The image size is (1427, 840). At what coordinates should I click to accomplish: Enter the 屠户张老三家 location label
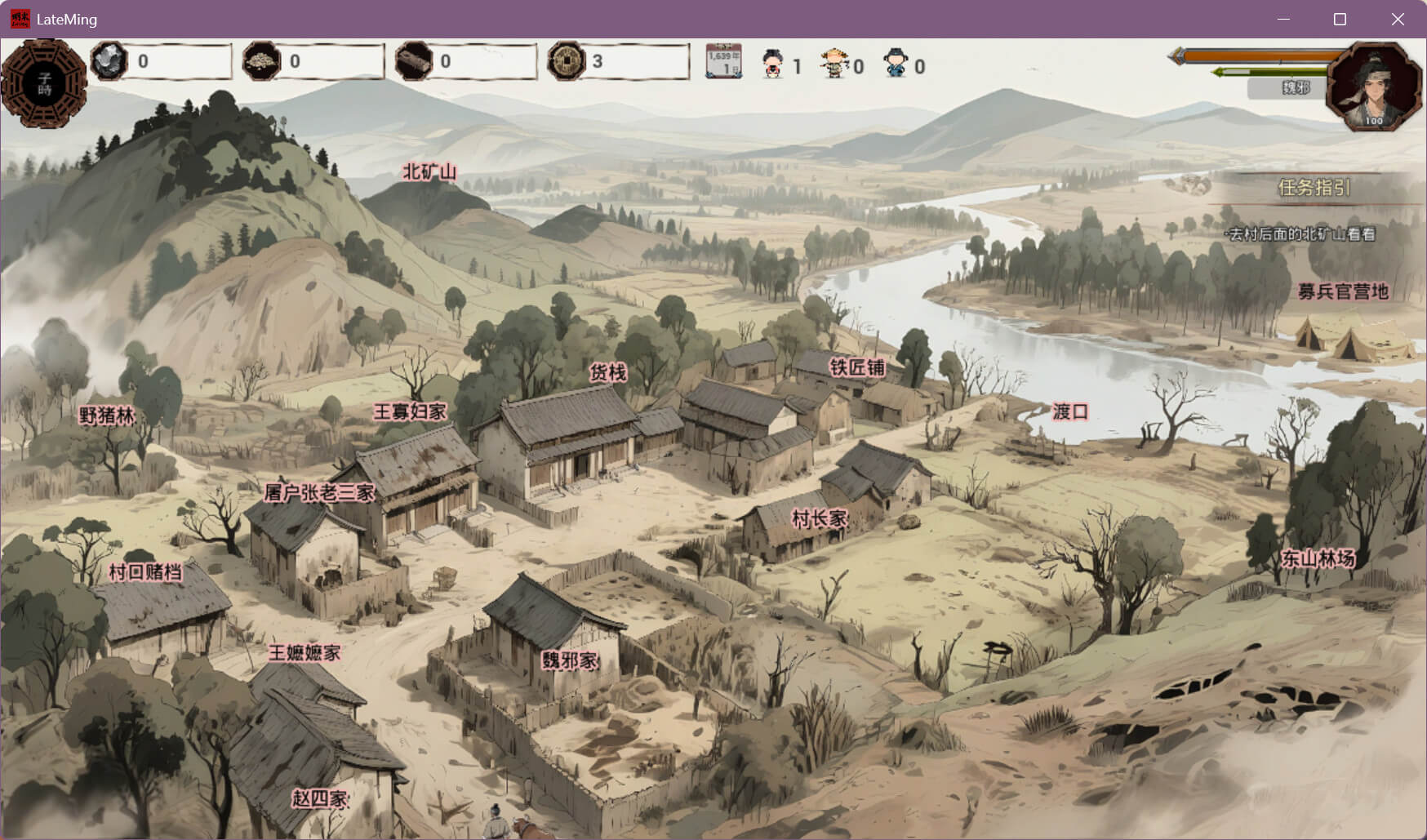coord(319,492)
